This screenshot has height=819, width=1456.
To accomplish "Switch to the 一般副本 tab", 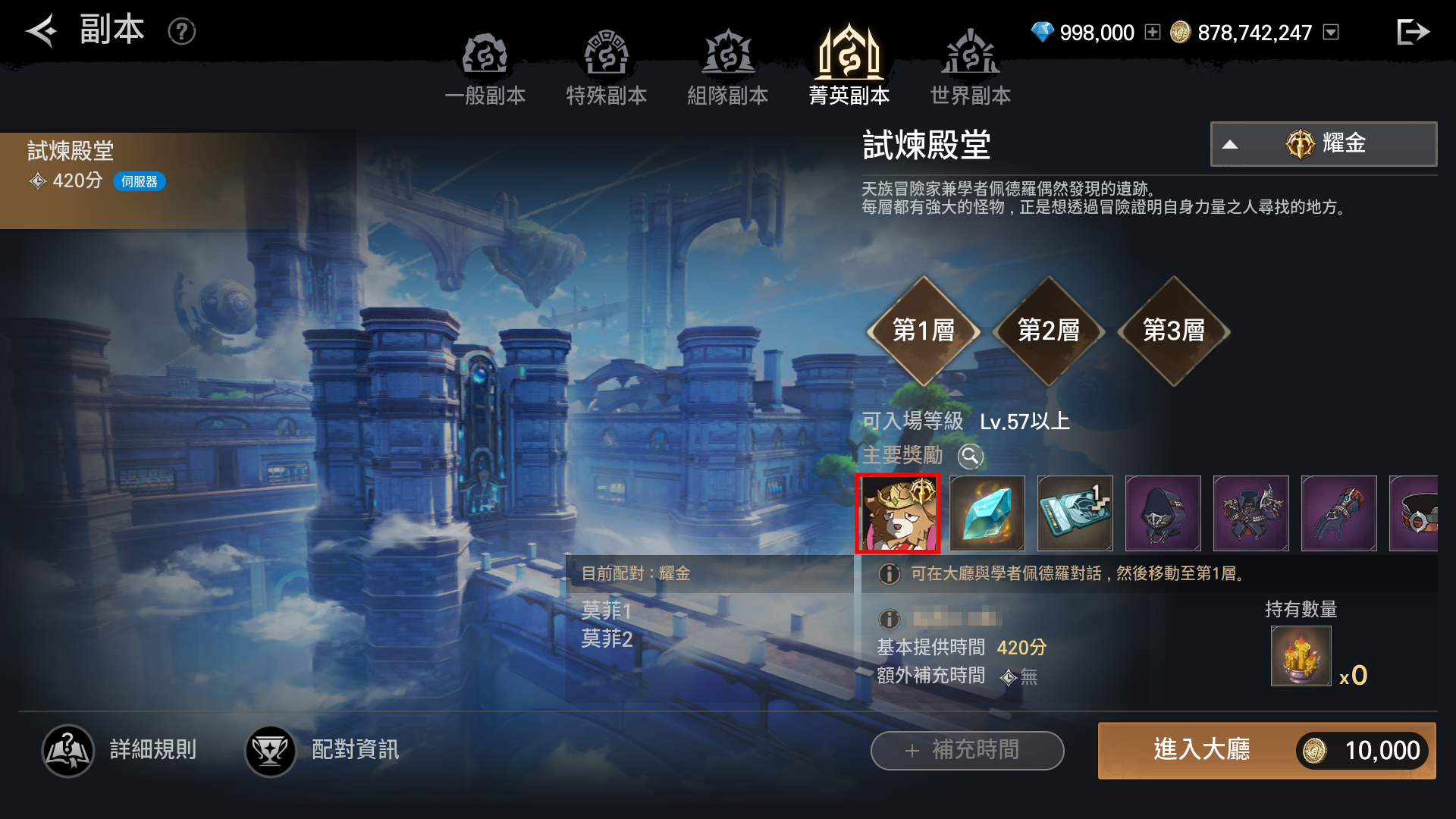I will (x=485, y=68).
